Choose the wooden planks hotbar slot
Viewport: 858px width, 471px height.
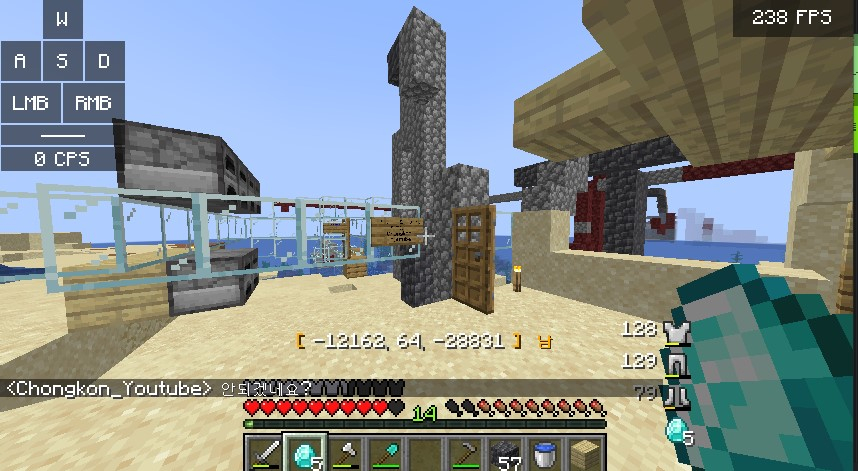[586, 456]
